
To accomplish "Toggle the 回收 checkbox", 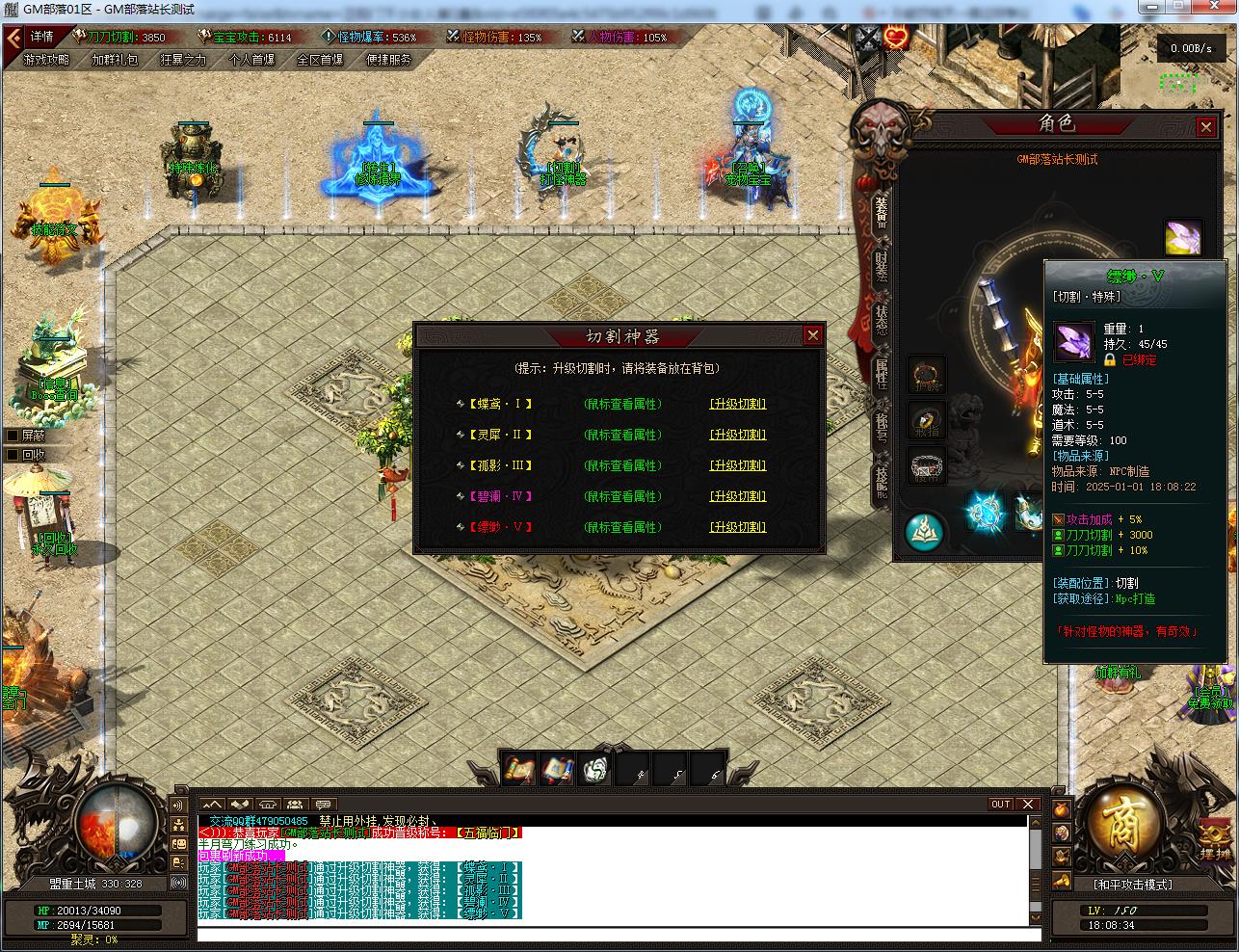I will point(13,455).
